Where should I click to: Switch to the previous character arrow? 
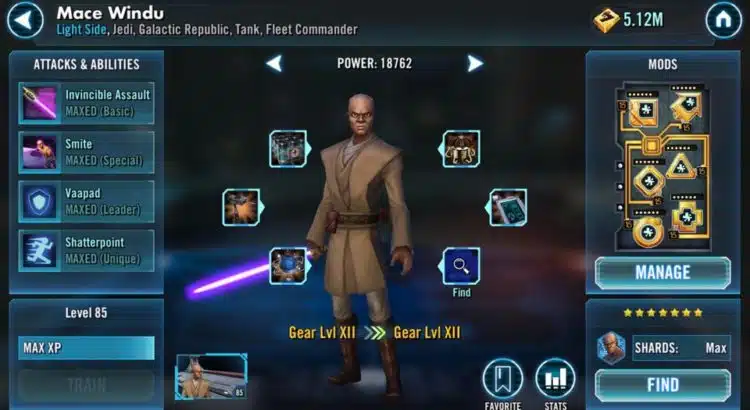(274, 64)
